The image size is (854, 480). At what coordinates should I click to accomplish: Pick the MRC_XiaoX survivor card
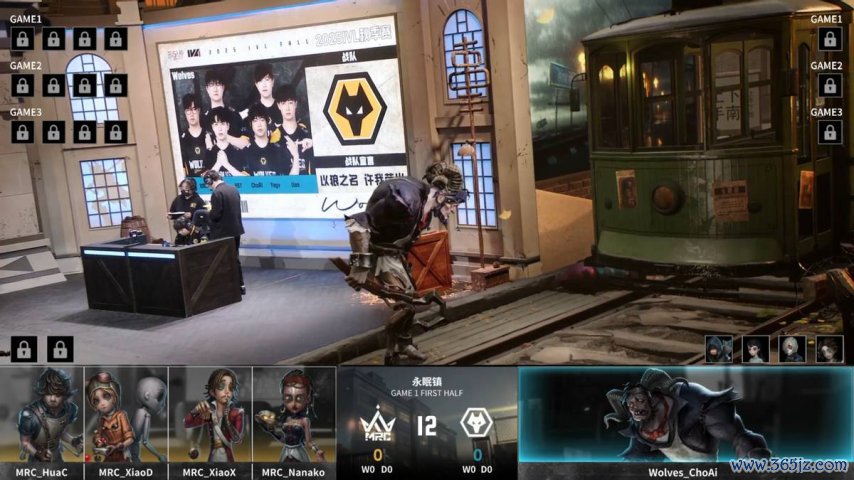coord(210,419)
